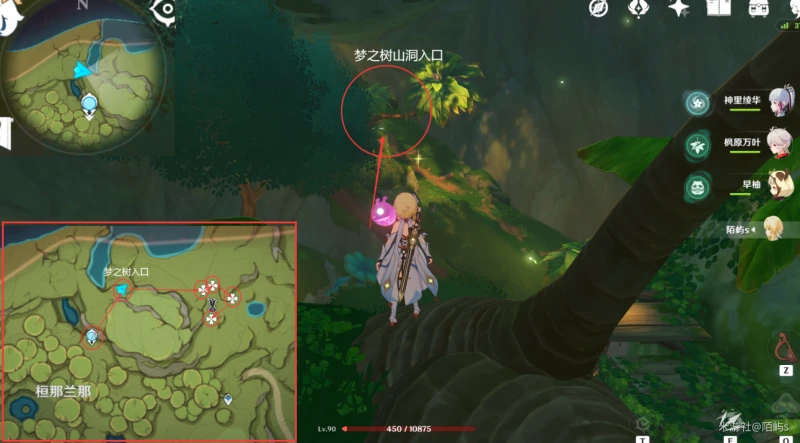Screen dimensions: 800x443
Task: Open the wish star icon
Action: (x=679, y=9)
